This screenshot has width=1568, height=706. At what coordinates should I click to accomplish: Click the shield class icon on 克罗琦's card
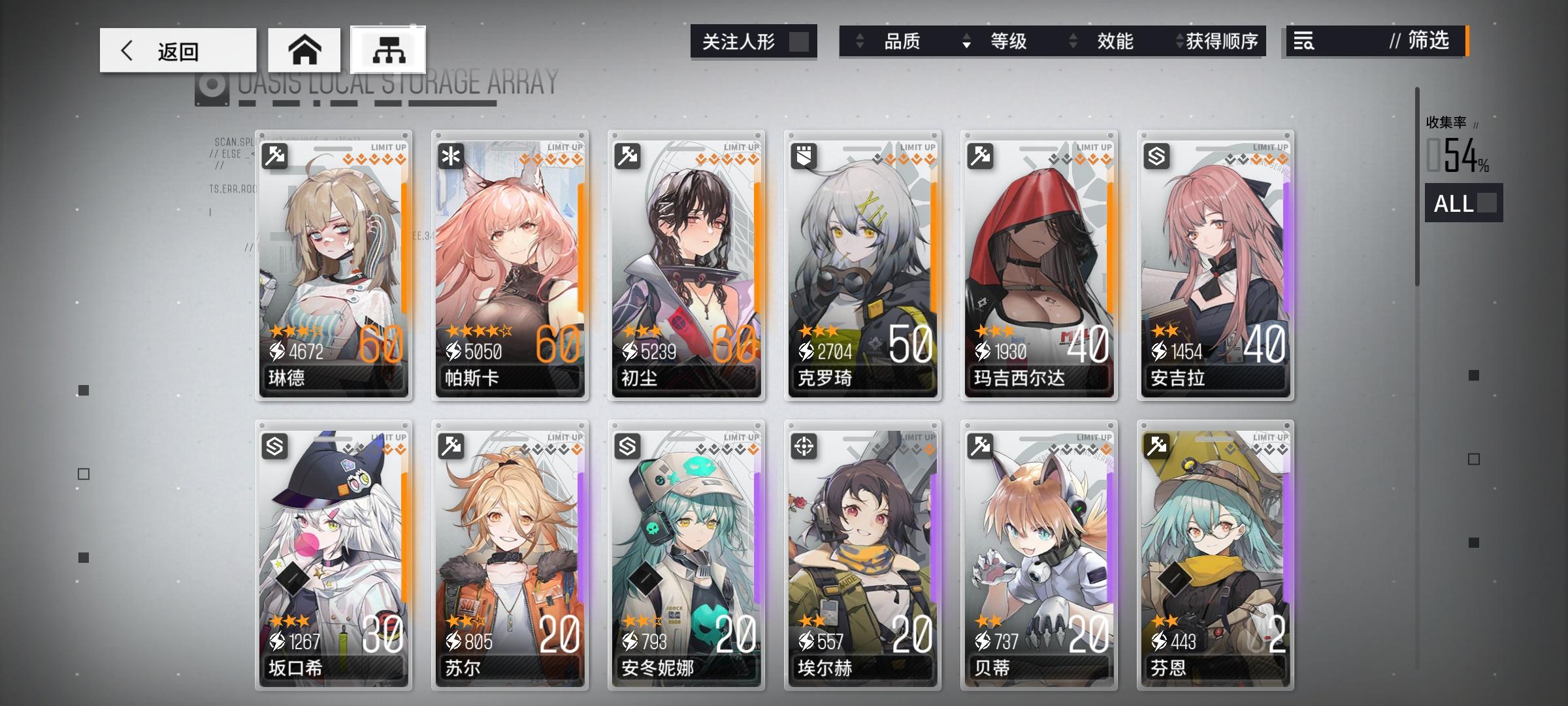[805, 155]
